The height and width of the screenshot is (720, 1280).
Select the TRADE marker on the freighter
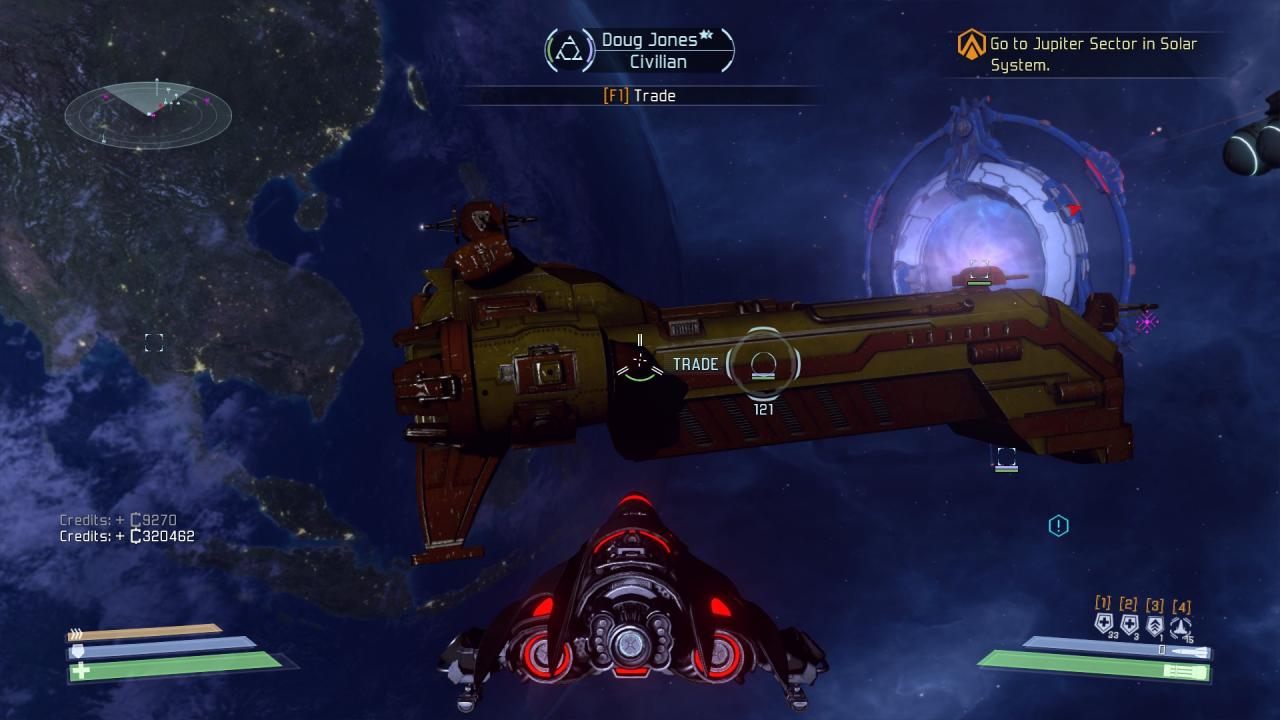(763, 364)
